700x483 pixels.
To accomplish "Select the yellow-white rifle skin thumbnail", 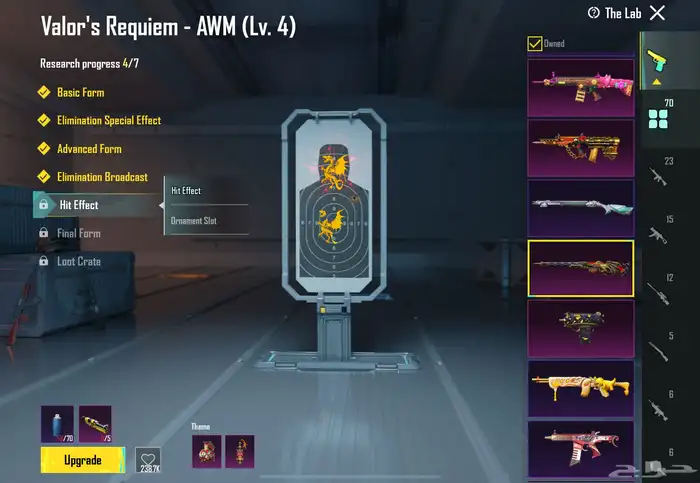I will coord(580,387).
